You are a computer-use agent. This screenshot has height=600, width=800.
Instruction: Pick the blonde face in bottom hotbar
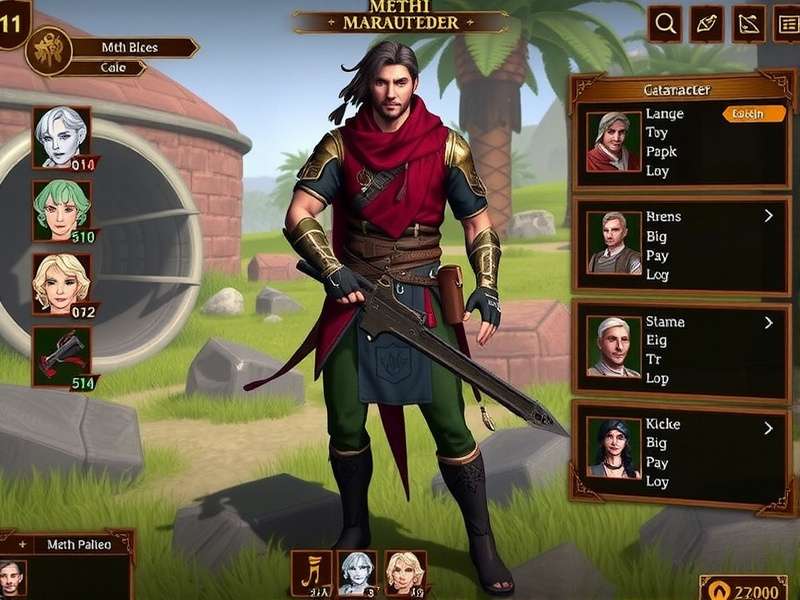click(405, 573)
